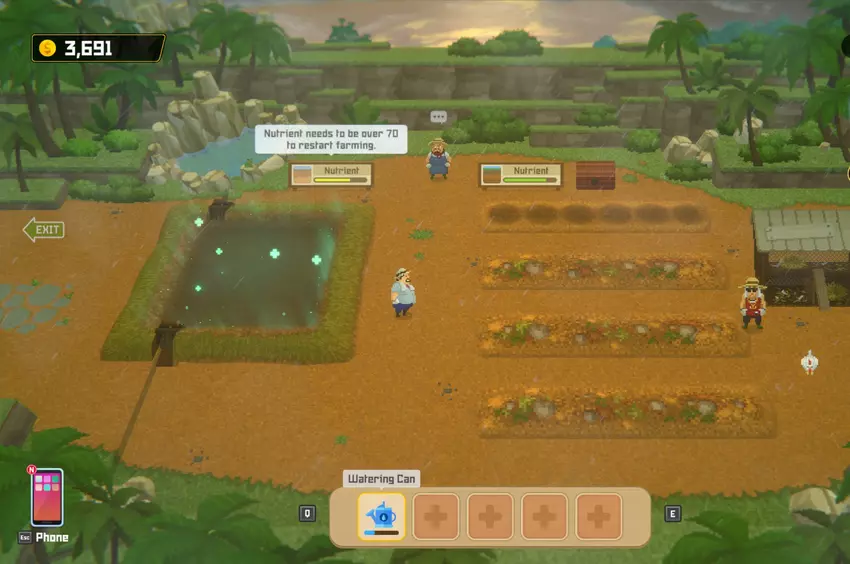The width and height of the screenshot is (850, 564).
Task: Select the Watering Can hotbar slot
Action: click(381, 516)
